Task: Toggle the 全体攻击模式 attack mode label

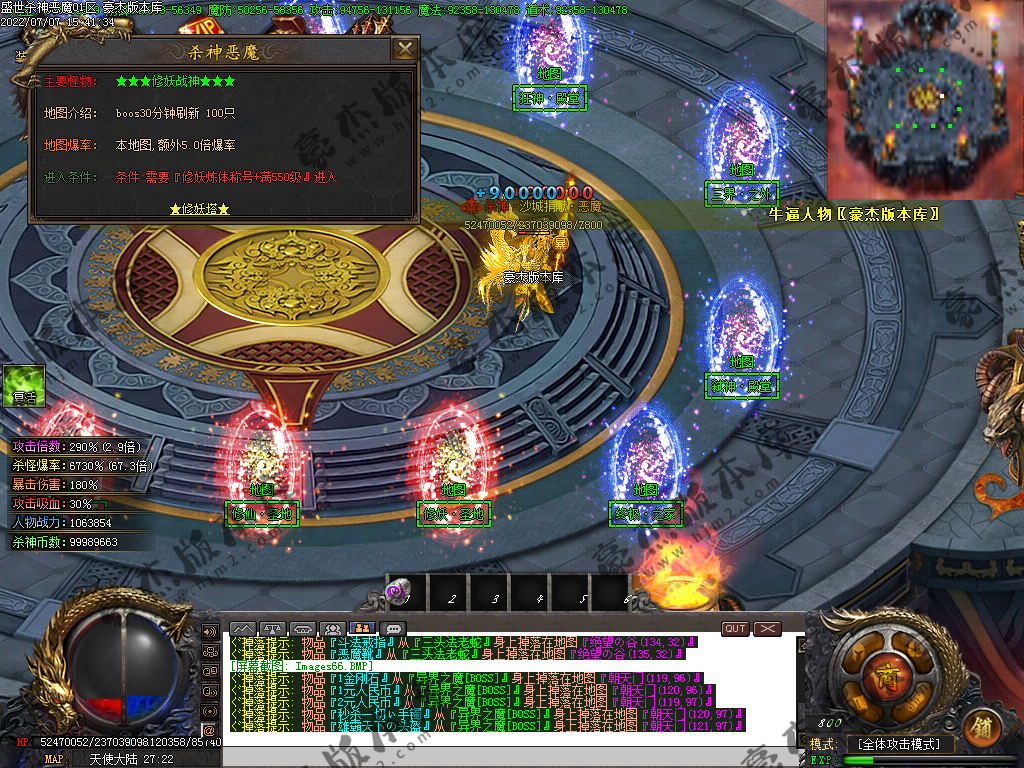Action: click(899, 745)
